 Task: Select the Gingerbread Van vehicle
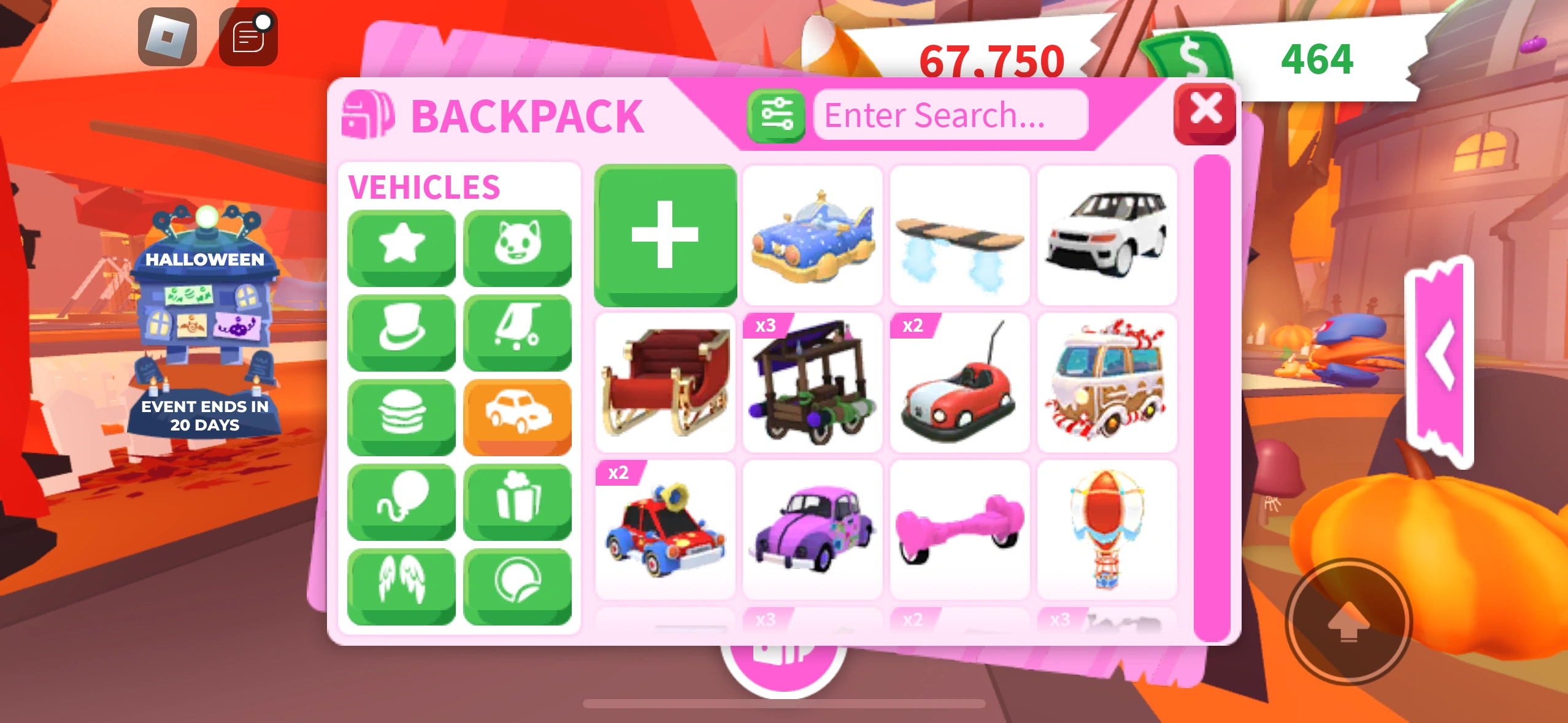(1108, 384)
